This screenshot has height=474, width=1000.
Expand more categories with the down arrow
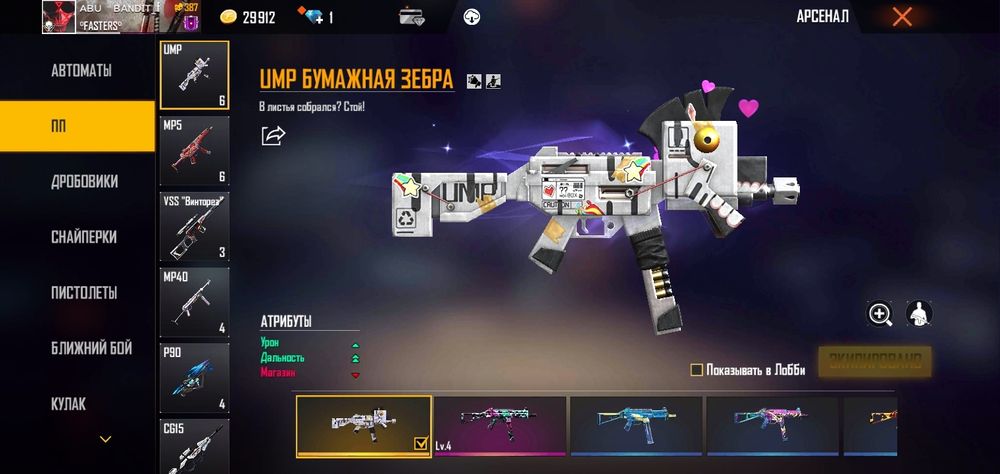click(x=105, y=439)
